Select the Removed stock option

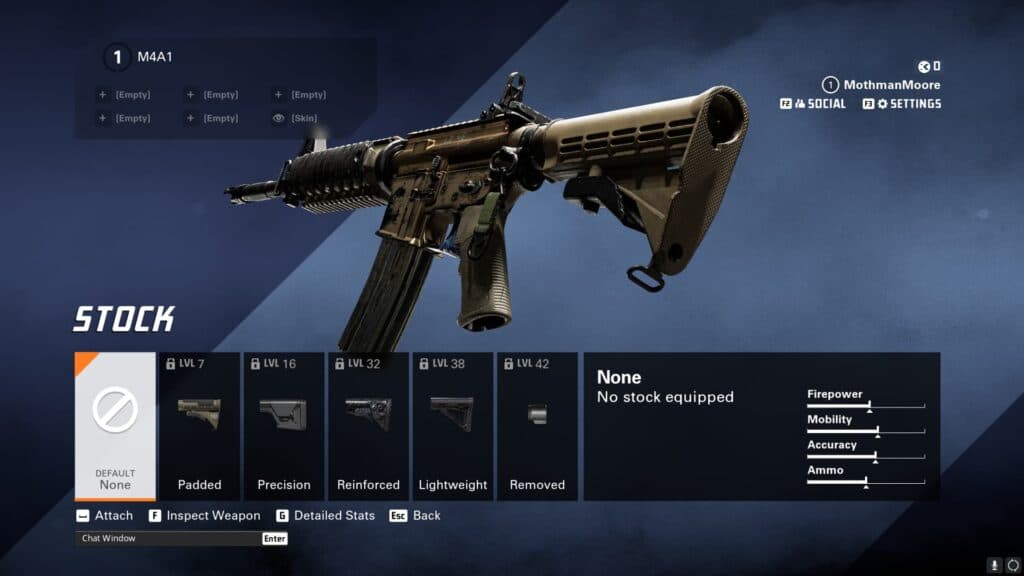click(x=537, y=426)
